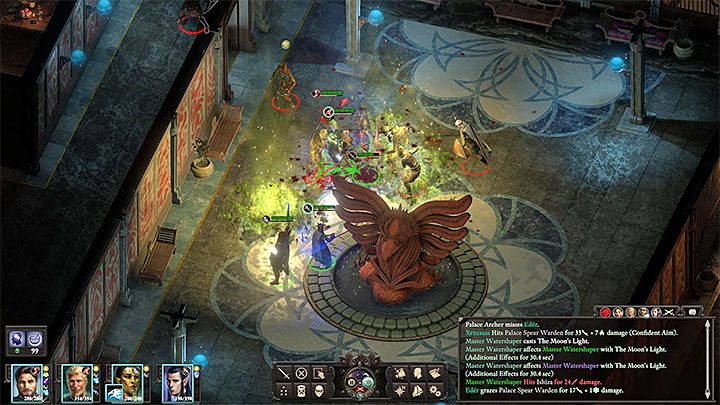The height and width of the screenshot is (405, 720).
Task: Open the party formation dots button
Action: click(284, 391)
